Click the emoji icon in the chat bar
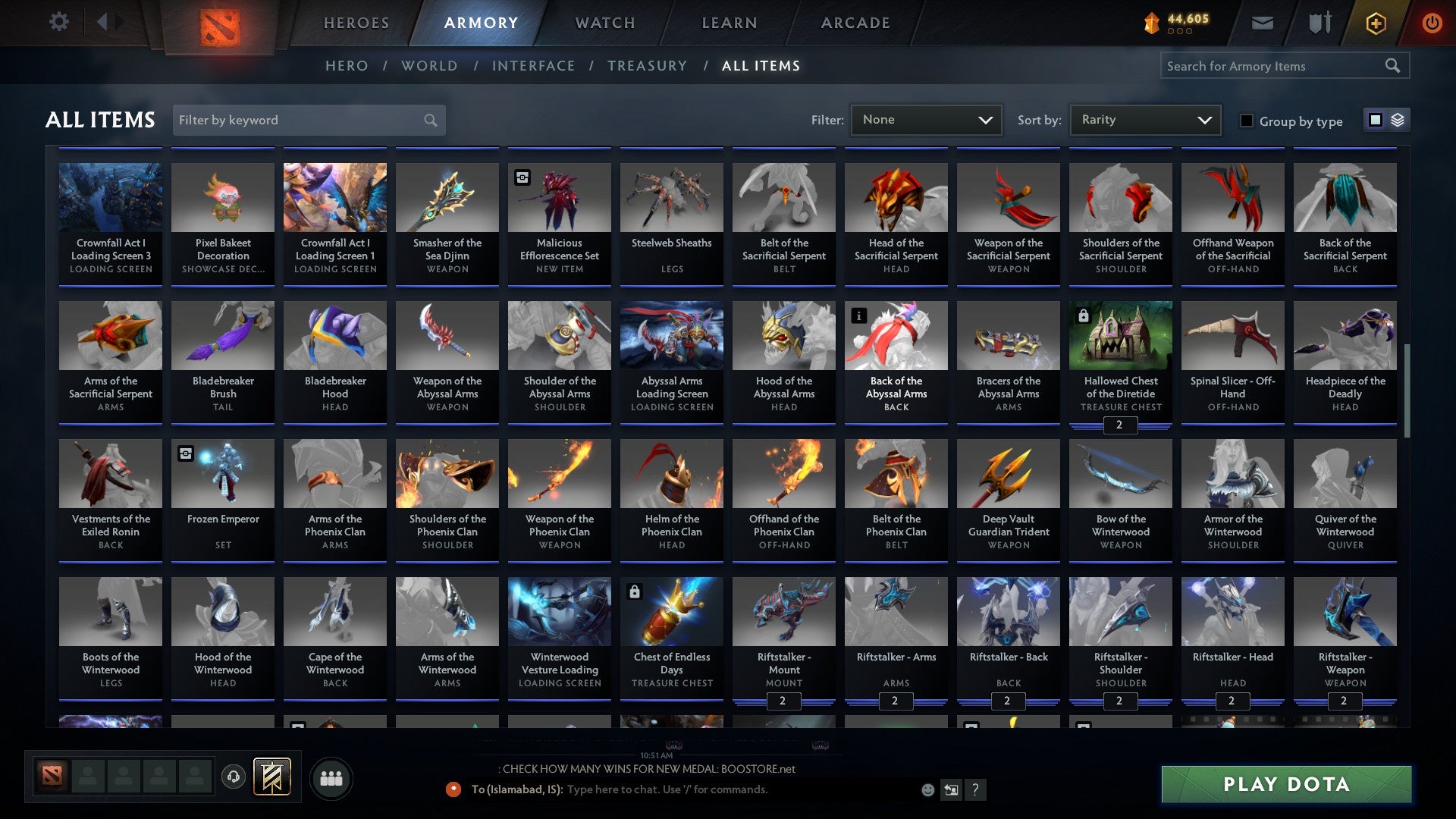Viewport: 1456px width, 819px height. (x=927, y=789)
